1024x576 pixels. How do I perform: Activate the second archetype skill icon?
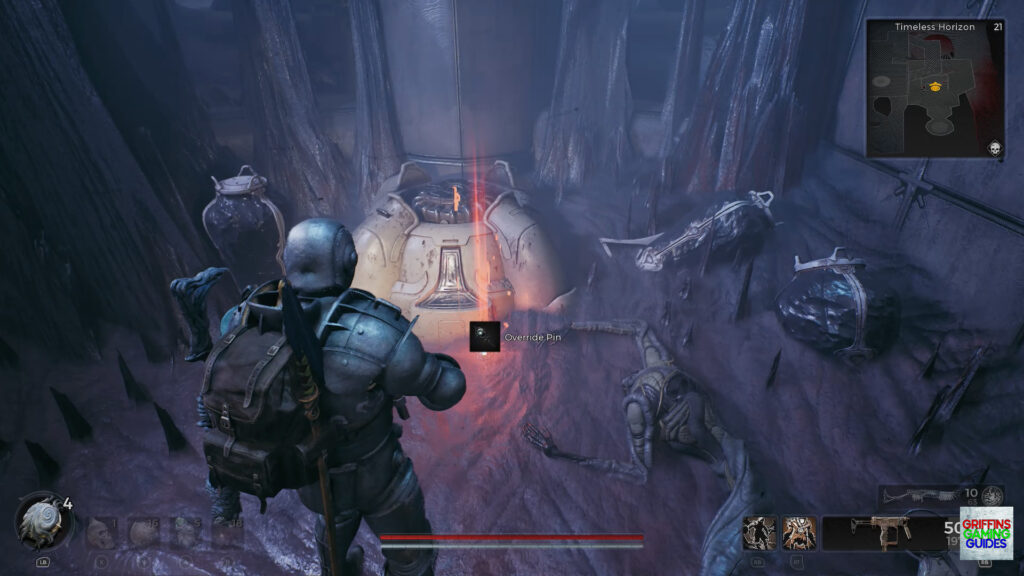(798, 533)
